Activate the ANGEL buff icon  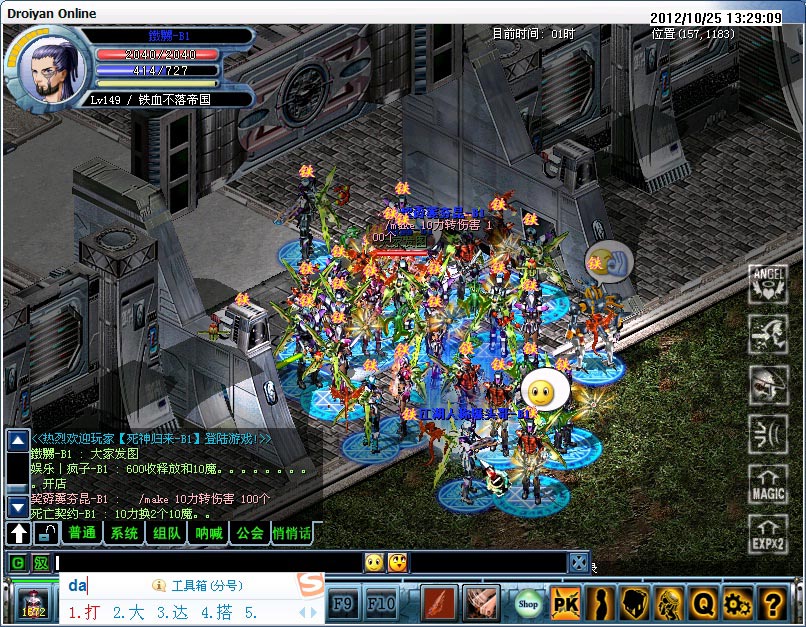click(x=768, y=284)
